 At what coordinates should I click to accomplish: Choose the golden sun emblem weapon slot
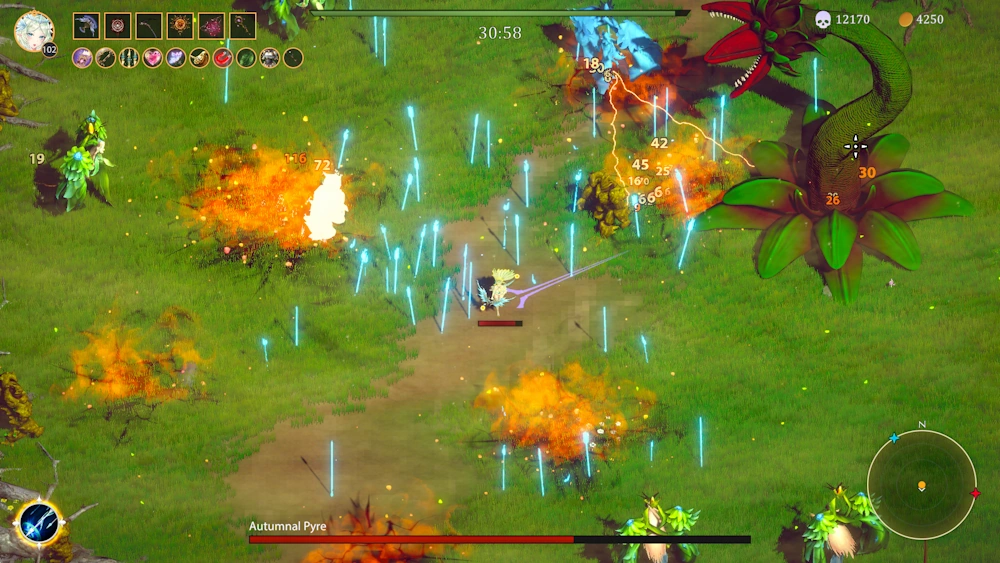180,26
